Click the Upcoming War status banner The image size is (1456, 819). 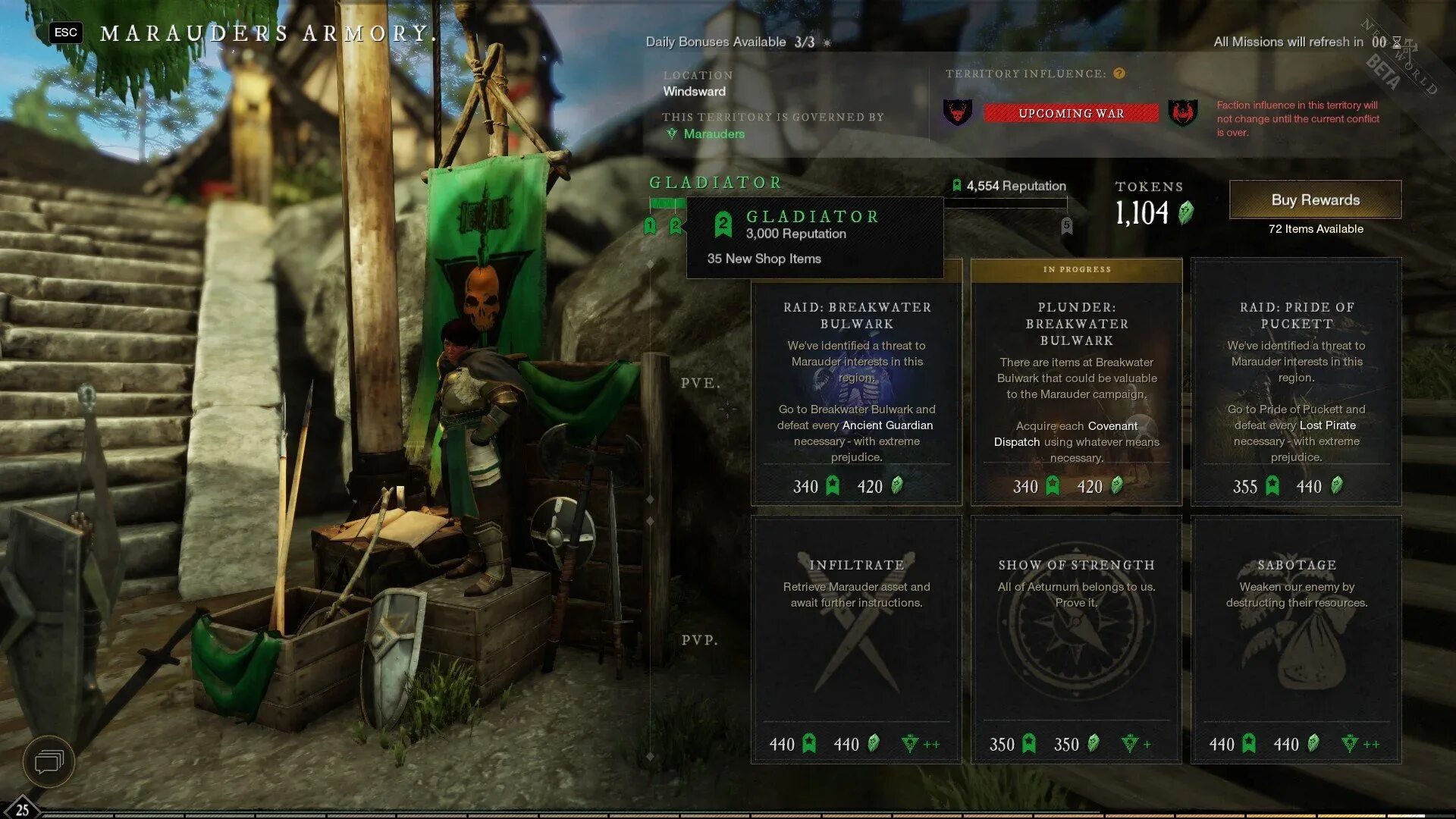1071,114
